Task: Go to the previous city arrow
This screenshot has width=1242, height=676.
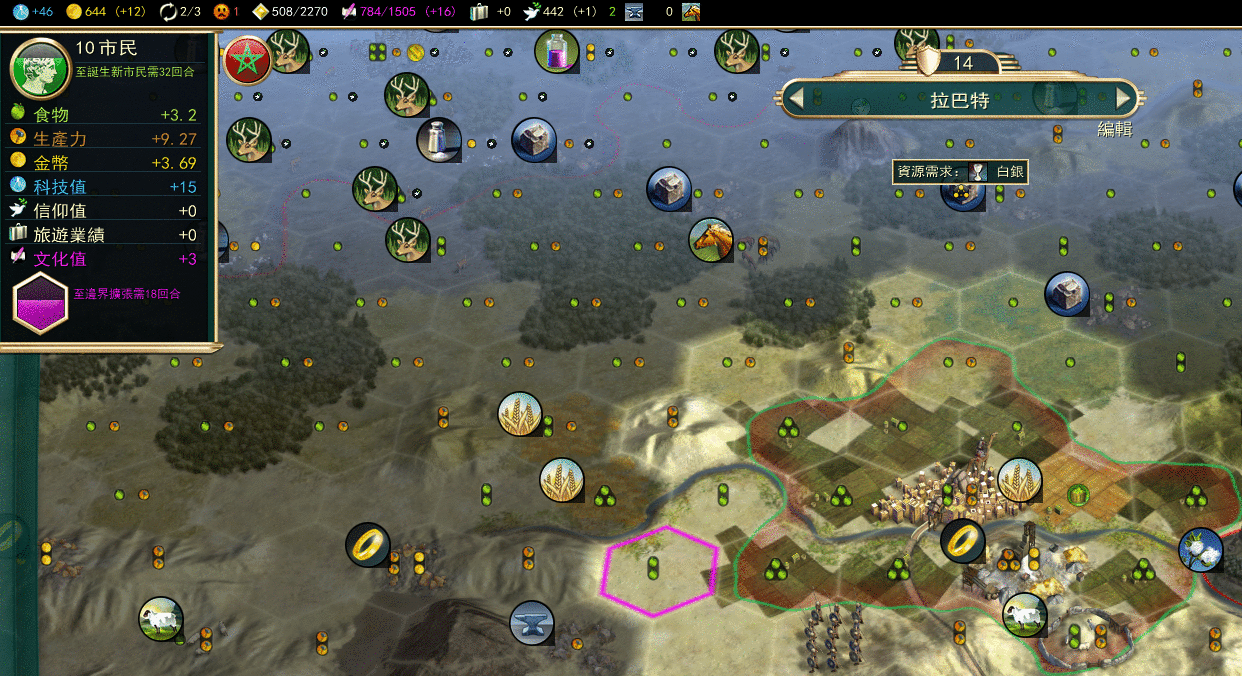Action: [x=796, y=98]
